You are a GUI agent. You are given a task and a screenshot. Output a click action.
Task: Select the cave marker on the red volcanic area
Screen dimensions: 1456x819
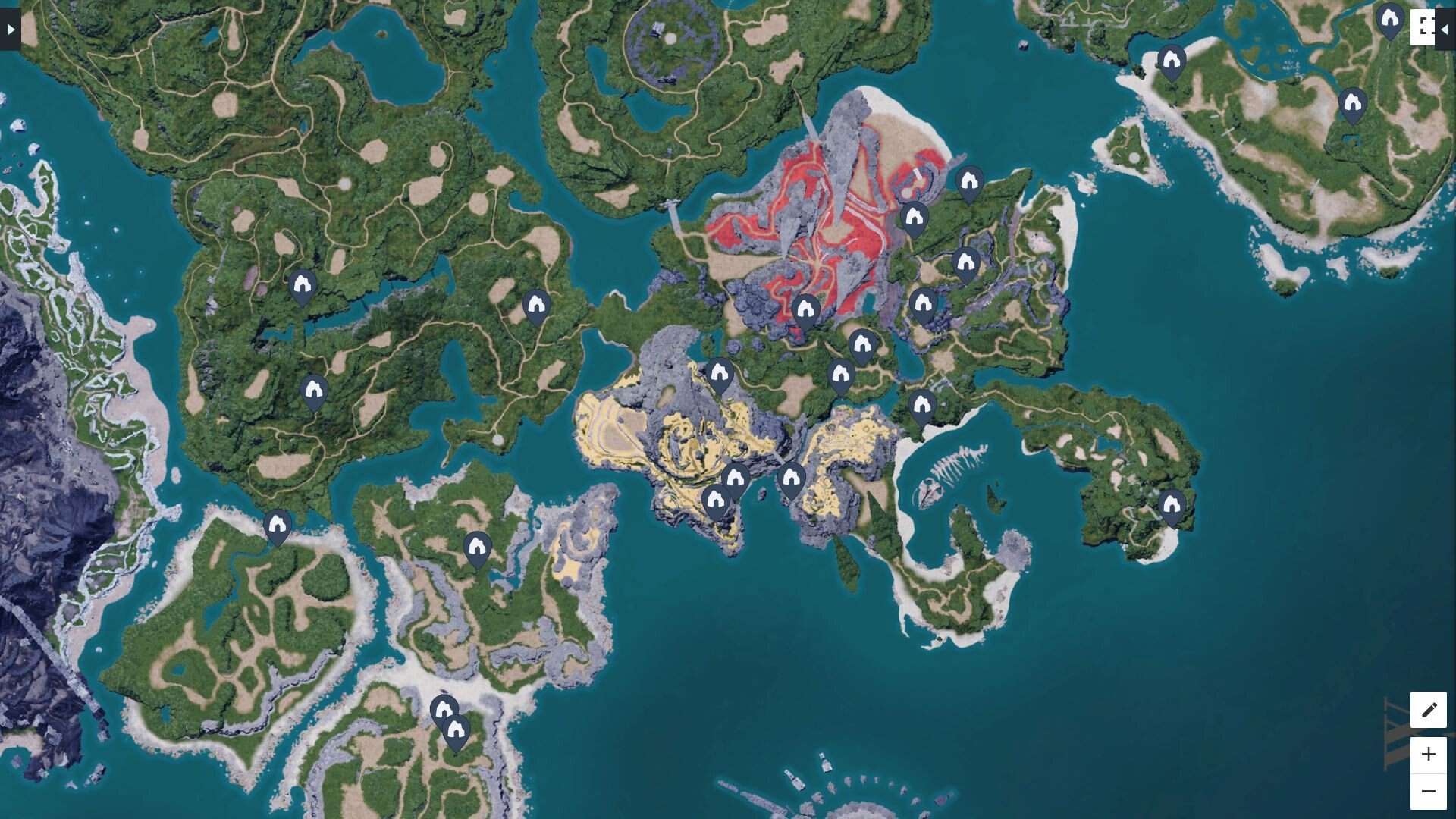pos(805,310)
